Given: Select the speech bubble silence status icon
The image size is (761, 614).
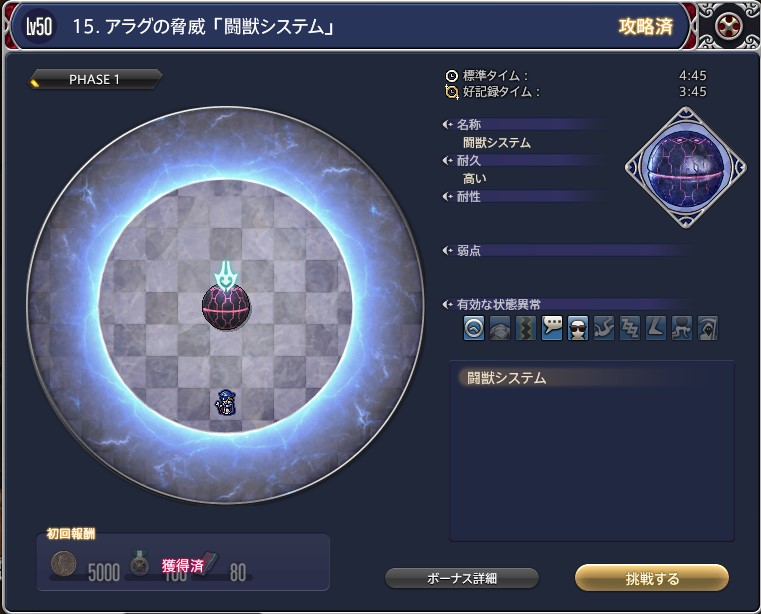Looking at the screenshot, I should click(x=552, y=327).
